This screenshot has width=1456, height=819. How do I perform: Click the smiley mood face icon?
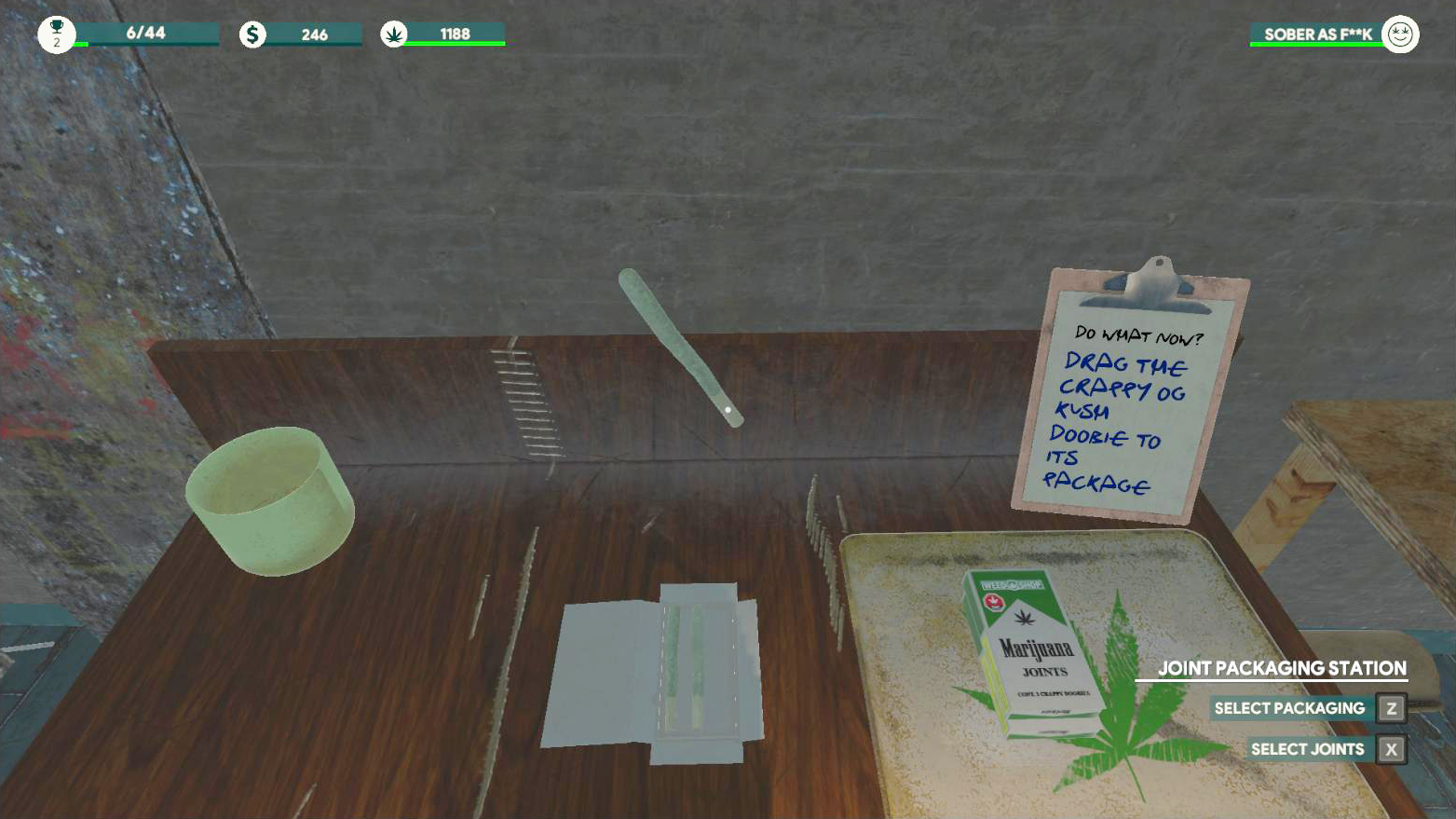point(1399,34)
